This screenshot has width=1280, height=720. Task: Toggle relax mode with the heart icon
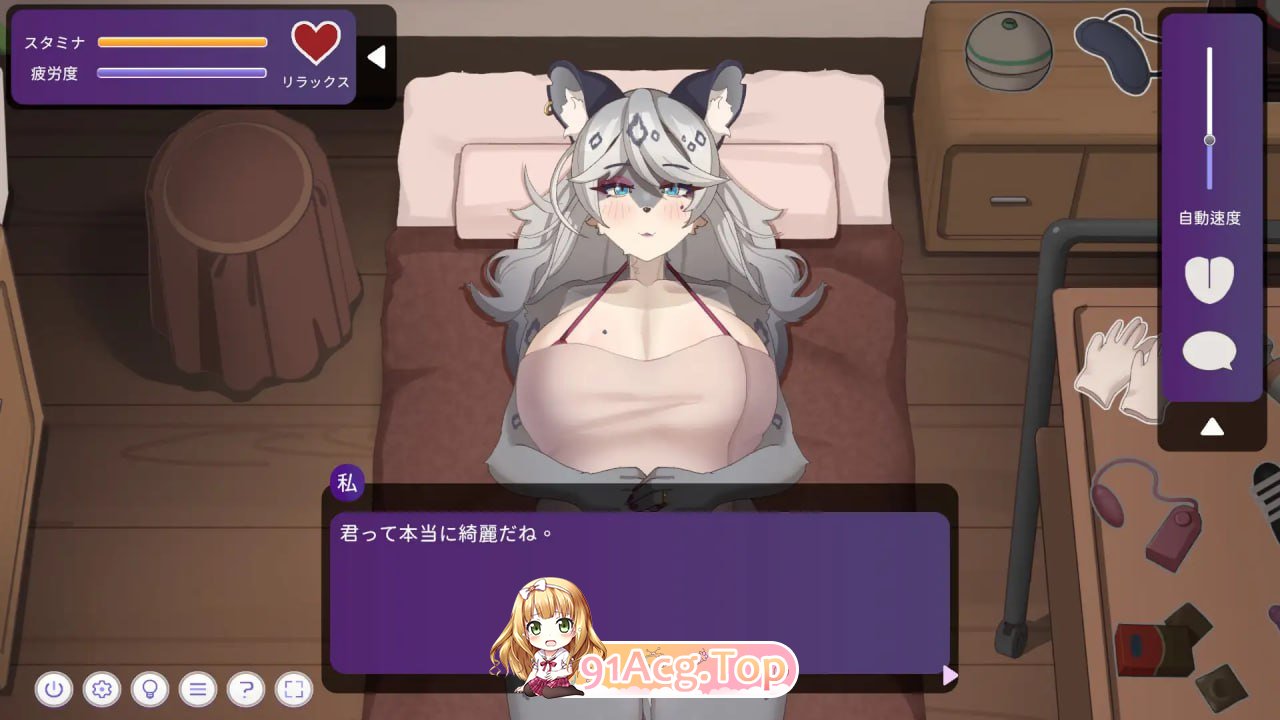[x=317, y=43]
